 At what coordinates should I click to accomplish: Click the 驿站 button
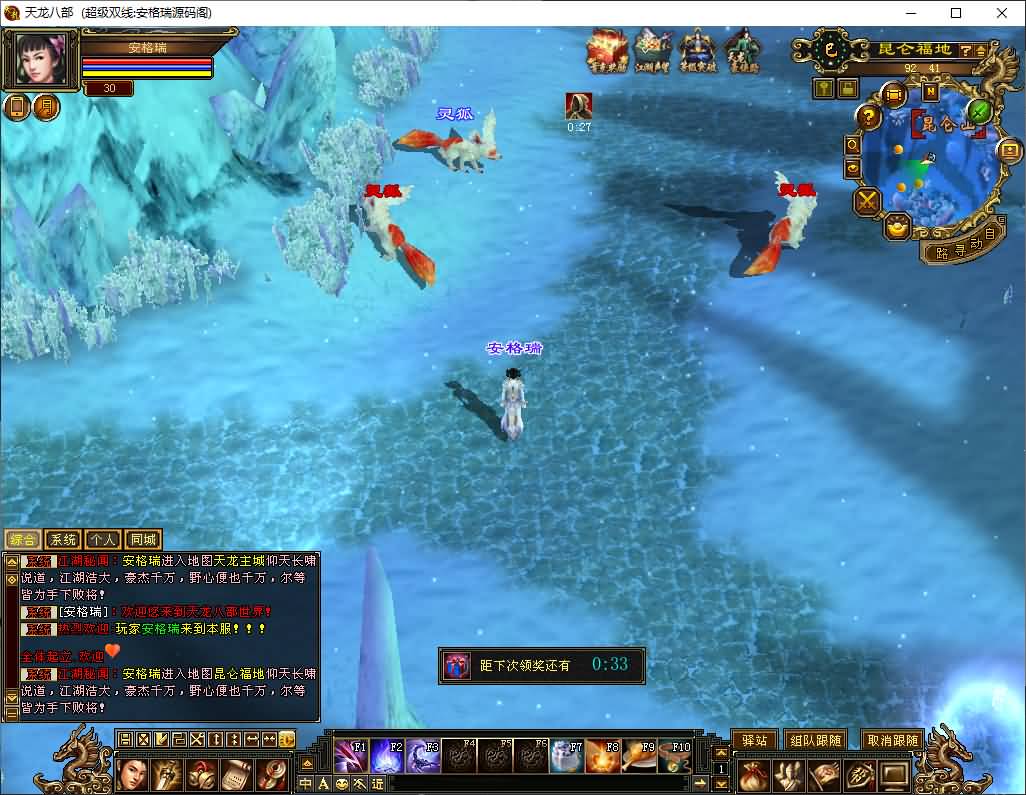(x=753, y=740)
